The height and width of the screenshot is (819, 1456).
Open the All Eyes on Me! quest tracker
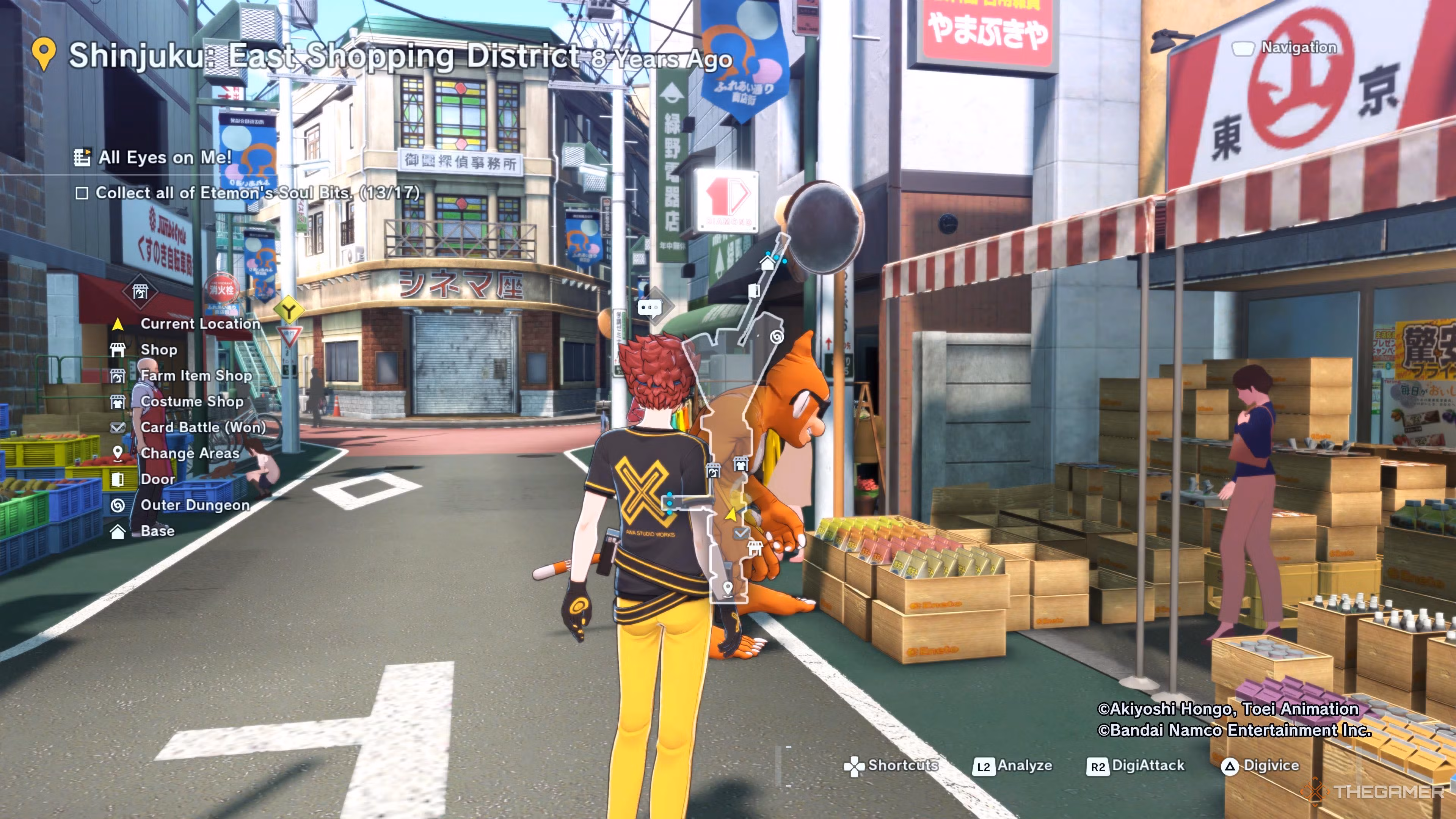(165, 157)
